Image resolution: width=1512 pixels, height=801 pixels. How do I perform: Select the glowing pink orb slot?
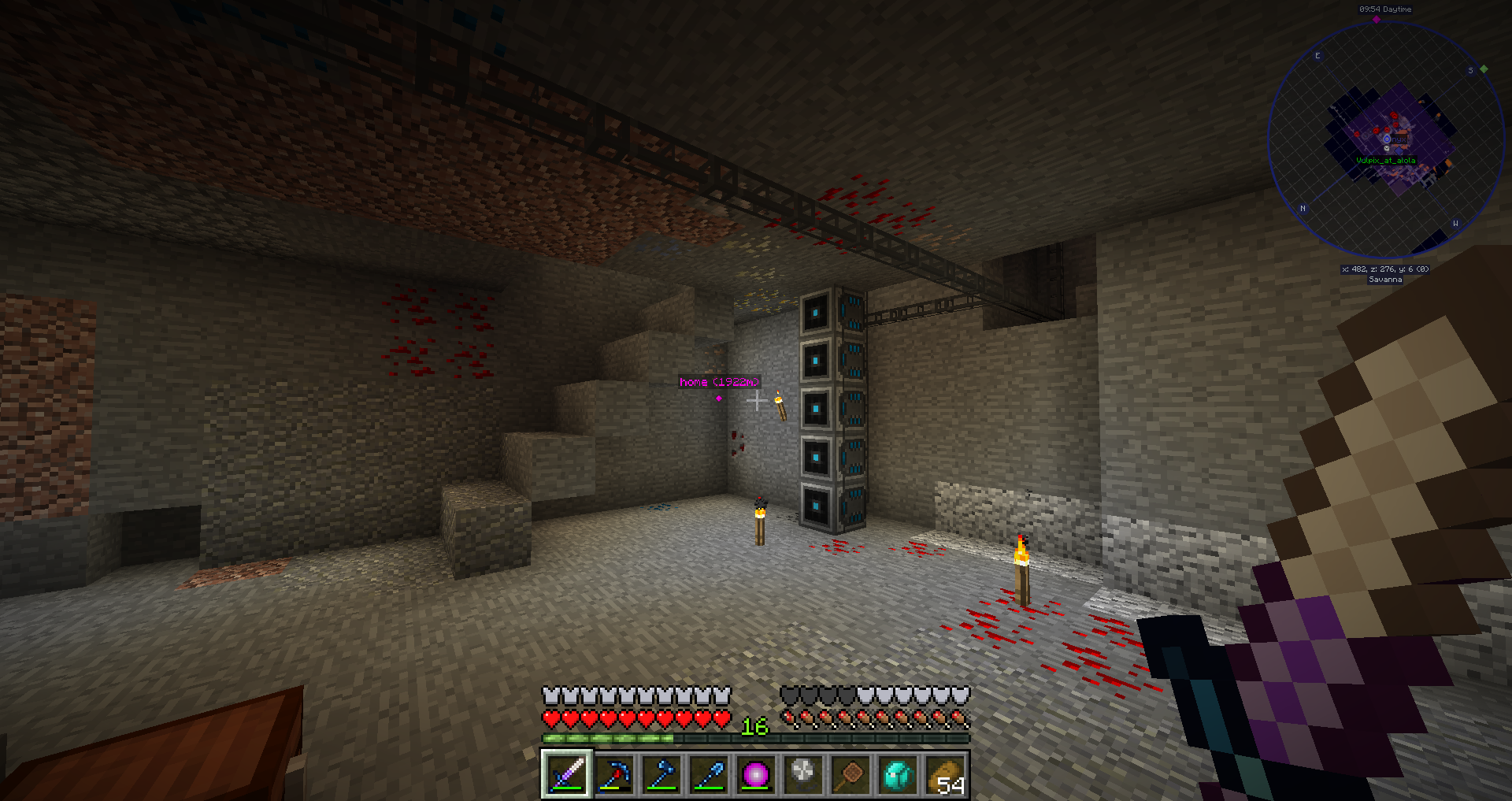(x=756, y=774)
